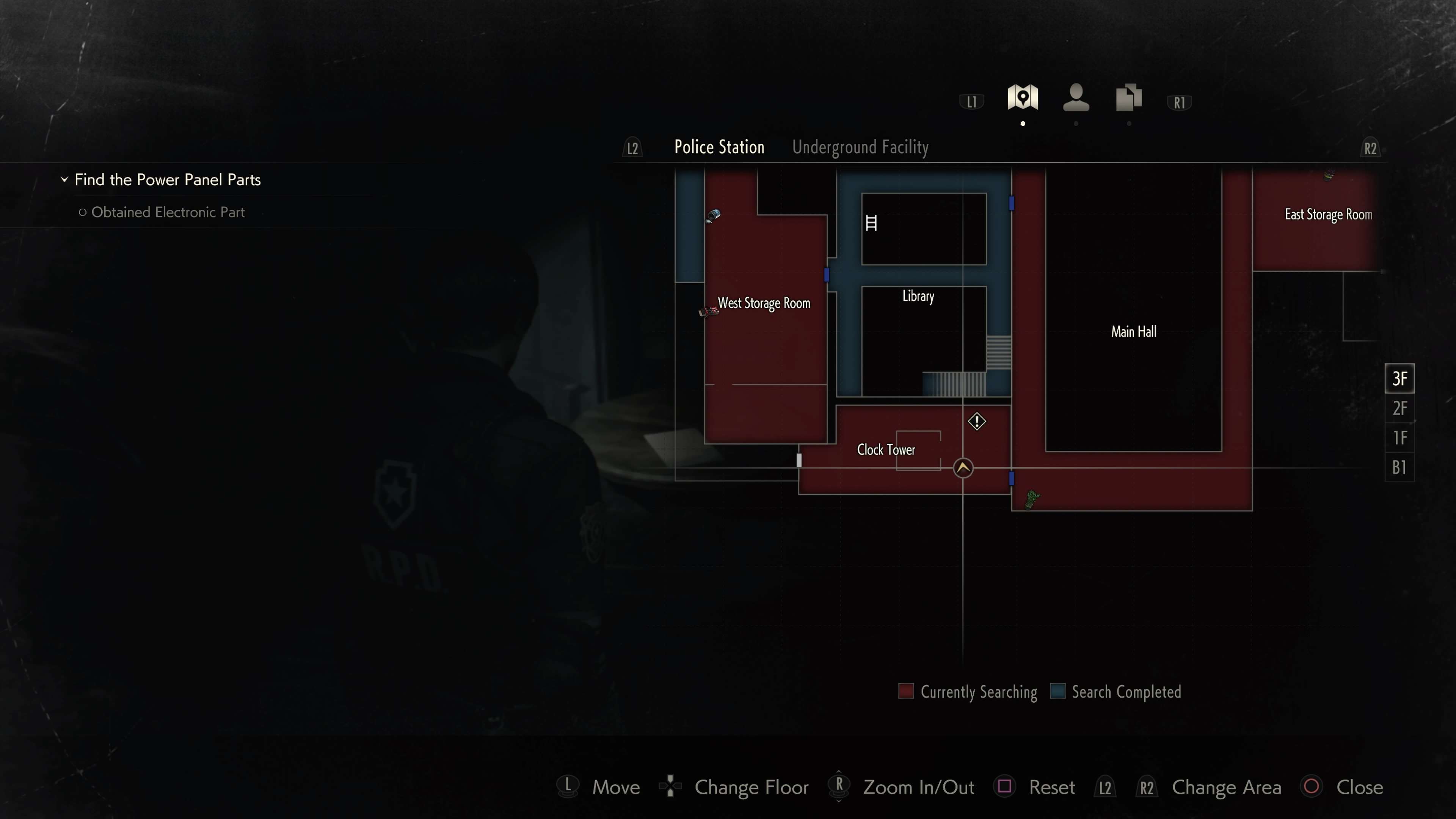The height and width of the screenshot is (819, 1456).
Task: Collapse the Find the Power Panel Parts objective
Action: pyautogui.click(x=64, y=180)
